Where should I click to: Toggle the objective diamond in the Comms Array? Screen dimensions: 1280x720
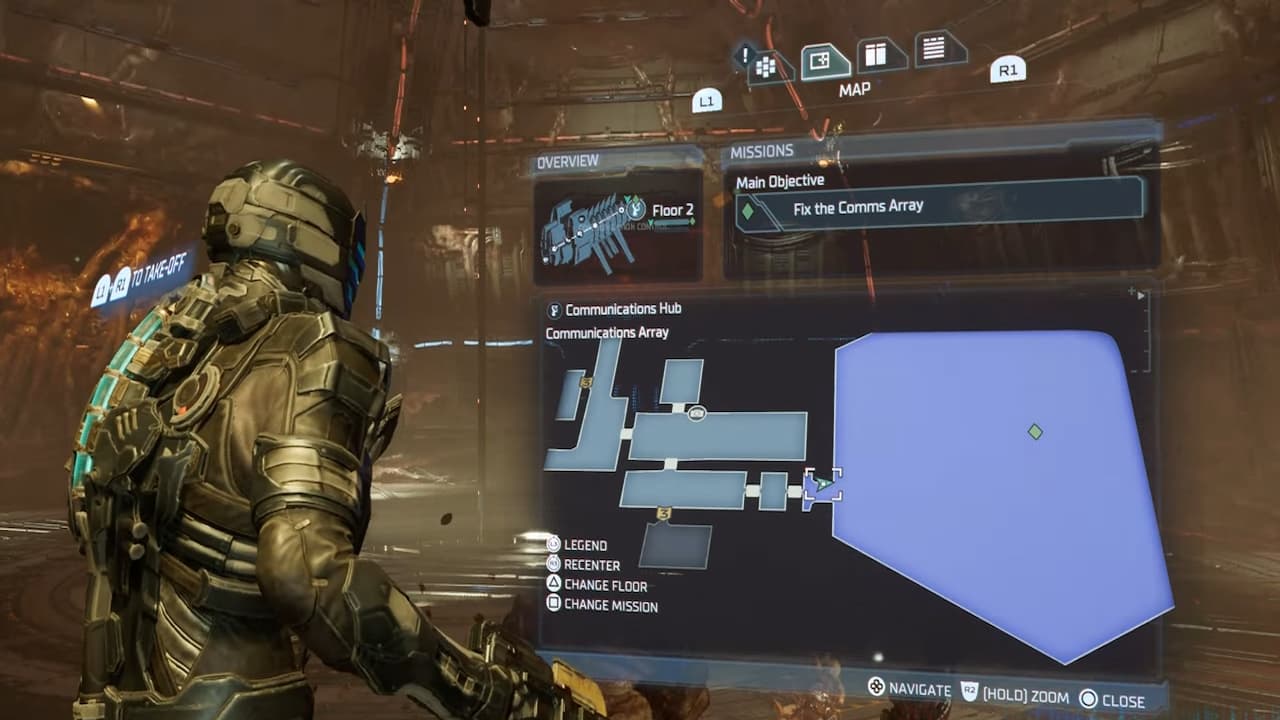1034,432
